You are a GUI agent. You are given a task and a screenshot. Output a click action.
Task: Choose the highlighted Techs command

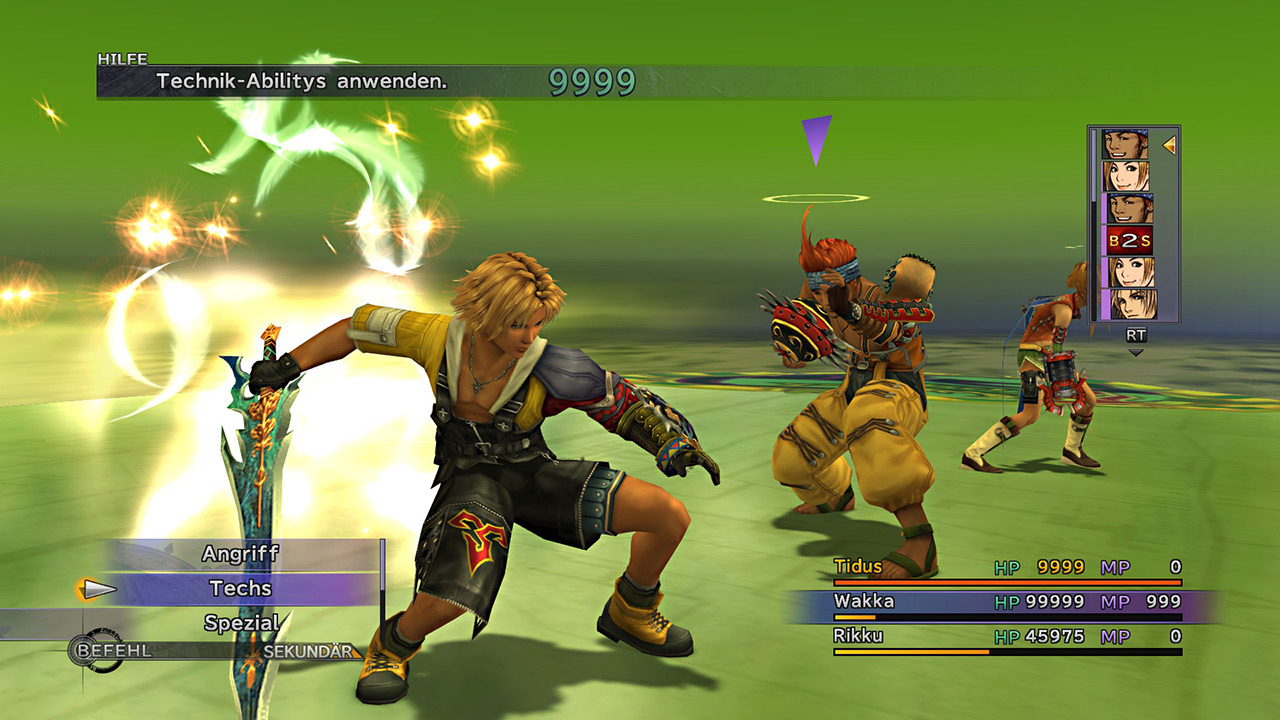240,589
